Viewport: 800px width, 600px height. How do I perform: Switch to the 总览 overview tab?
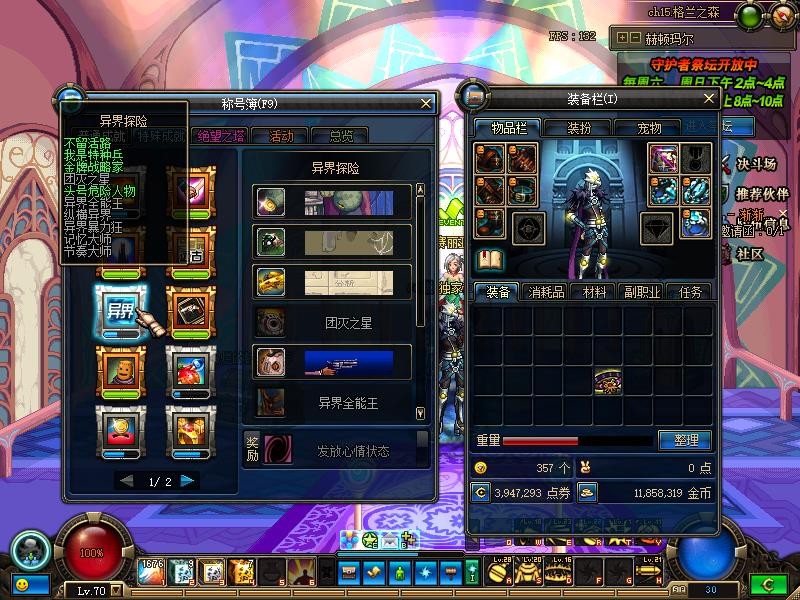tap(340, 136)
